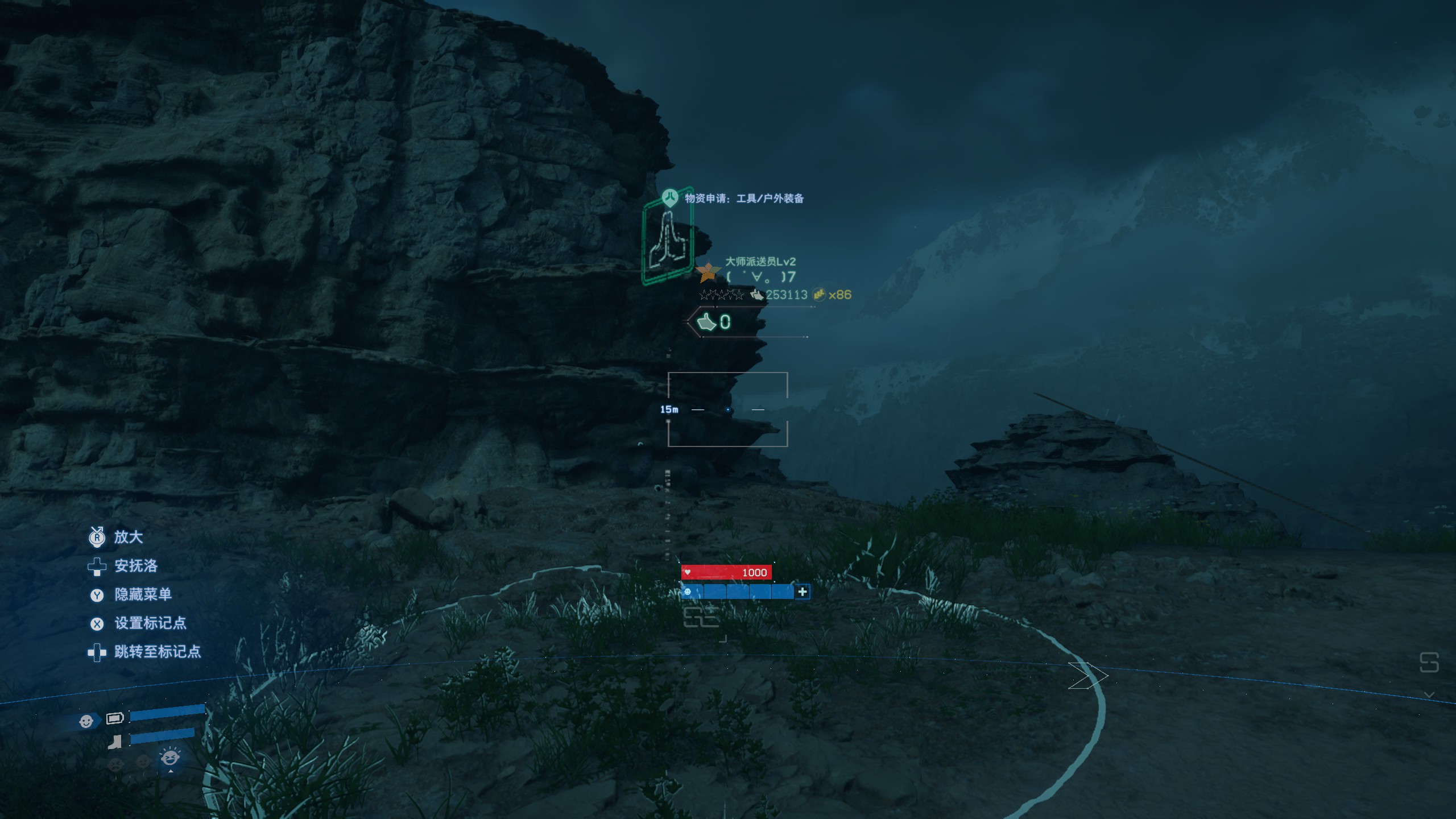Click the battery icon
1456x819 pixels.
coord(115,718)
